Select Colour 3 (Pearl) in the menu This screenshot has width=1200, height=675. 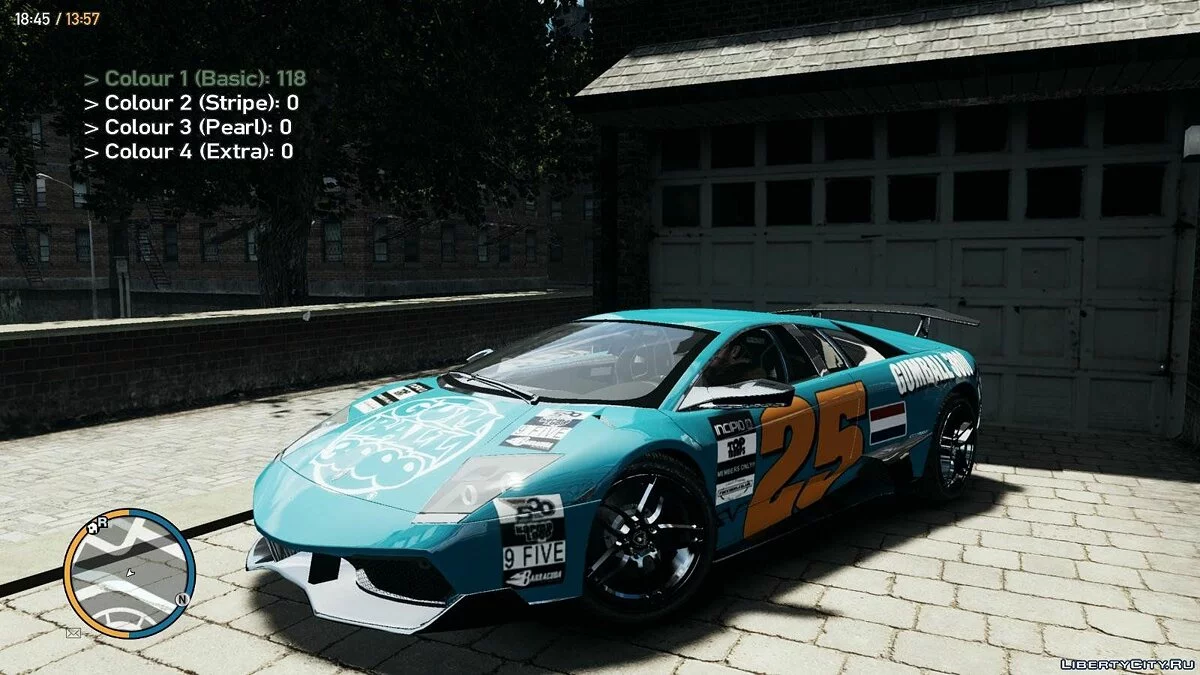point(188,127)
